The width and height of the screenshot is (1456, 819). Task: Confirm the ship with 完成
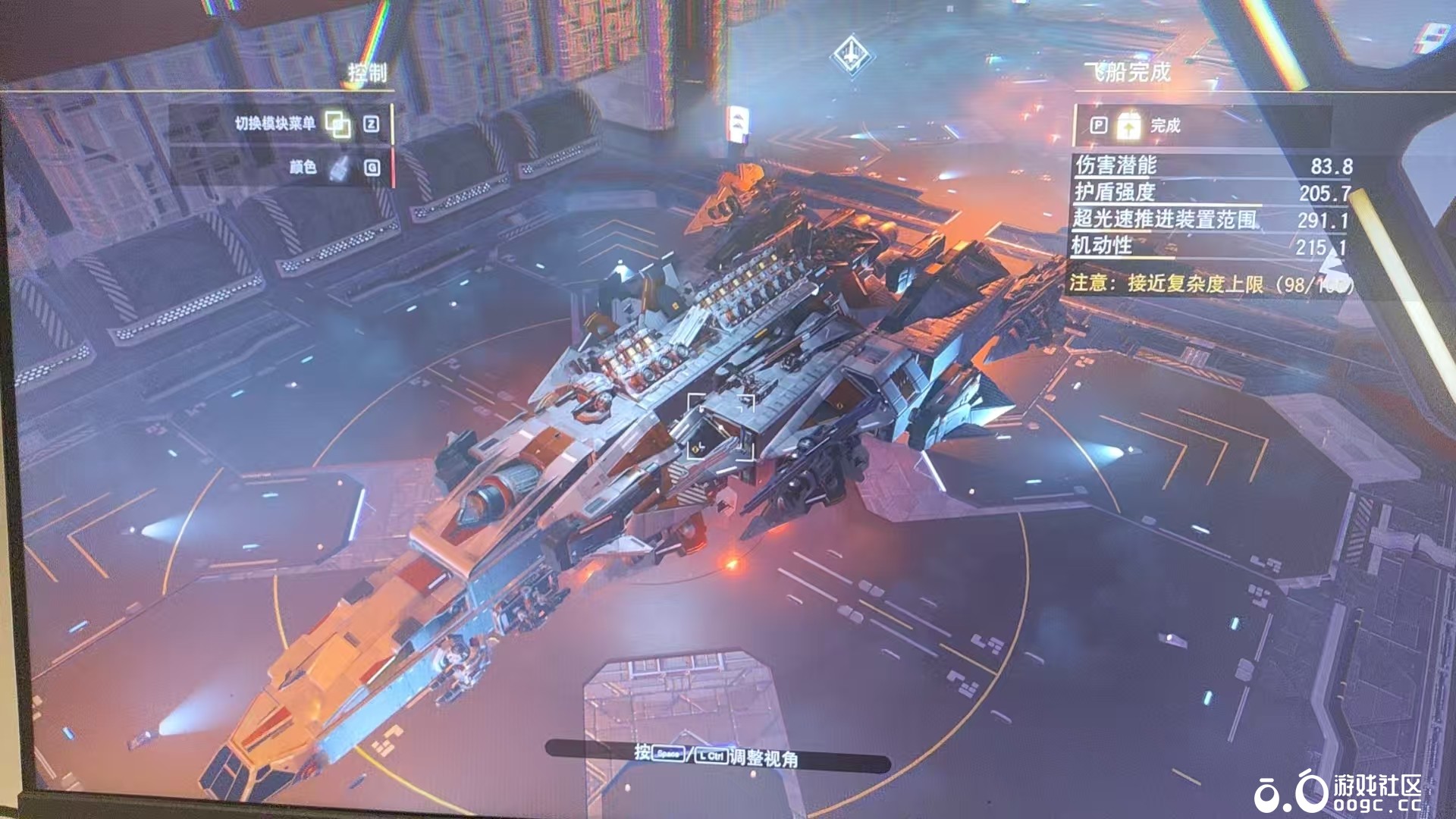[x=1165, y=126]
